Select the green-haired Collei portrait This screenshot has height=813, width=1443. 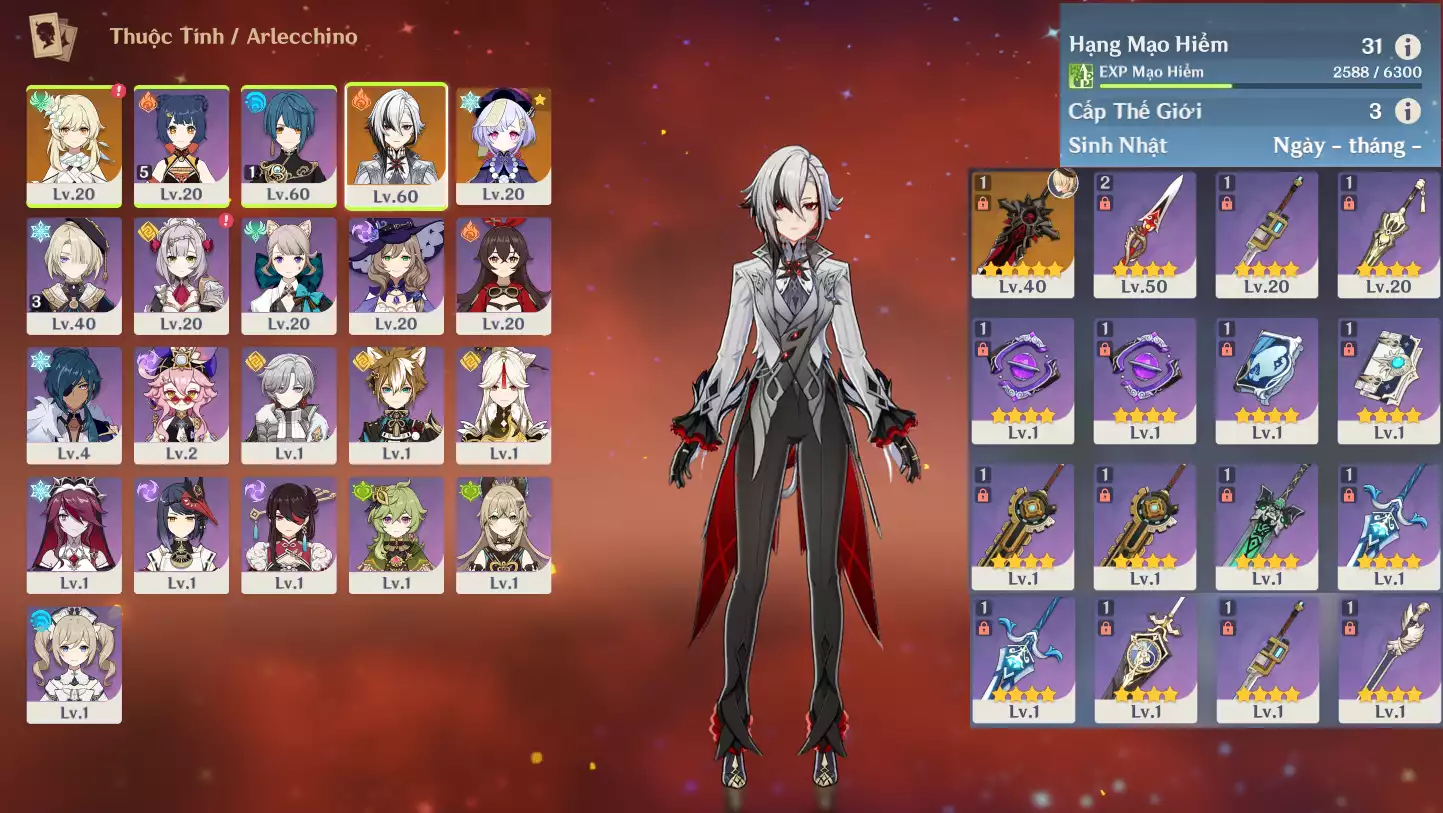(396, 535)
